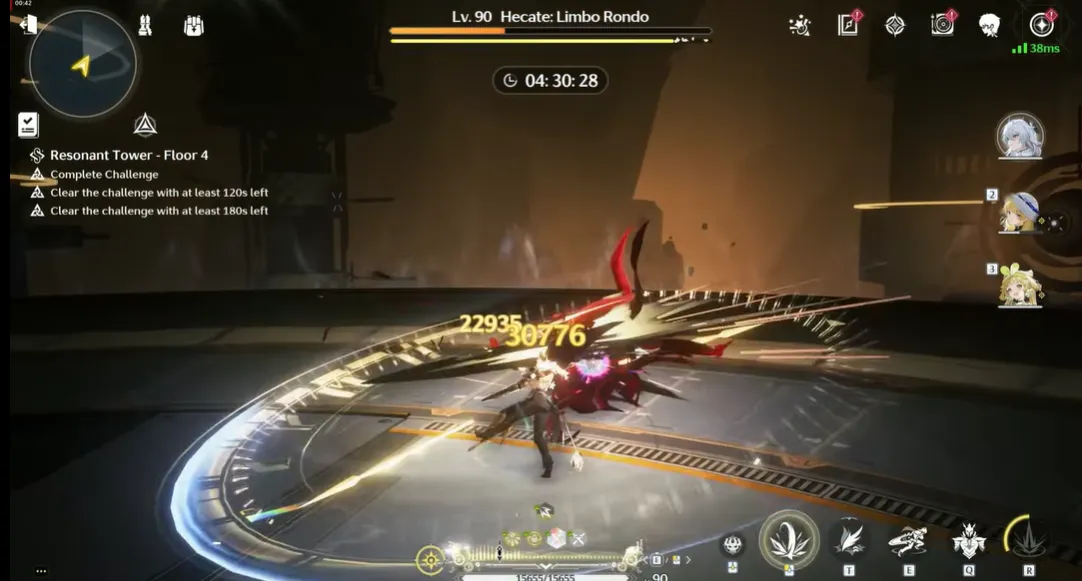Activate the feather-blade skill marked T
Screen dimensions: 1082x581
(x=849, y=540)
